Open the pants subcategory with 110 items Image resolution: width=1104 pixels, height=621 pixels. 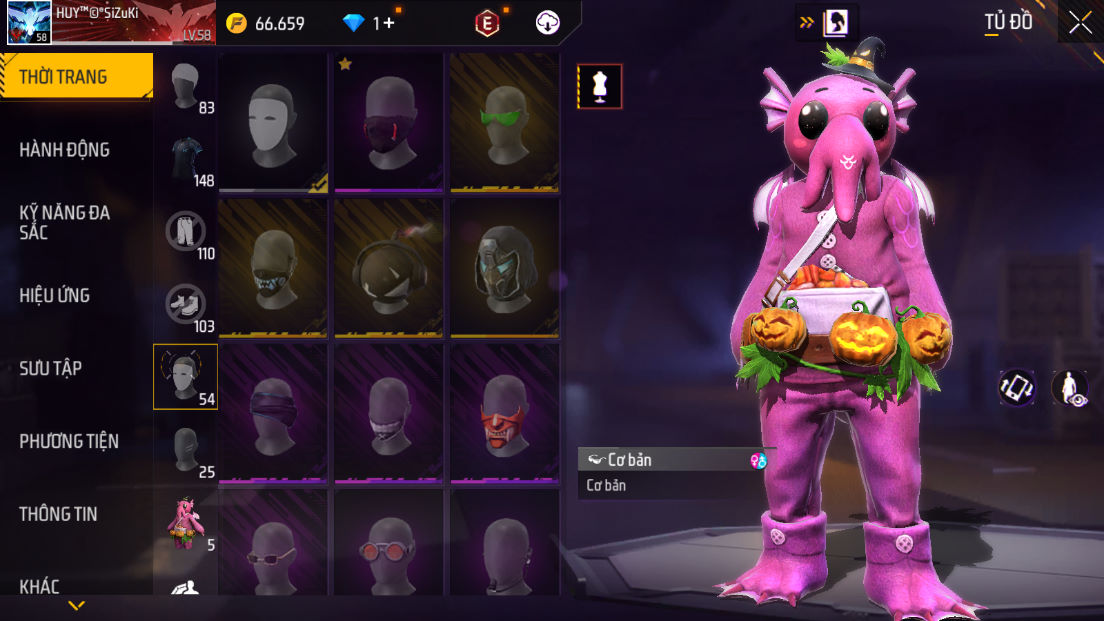(186, 232)
